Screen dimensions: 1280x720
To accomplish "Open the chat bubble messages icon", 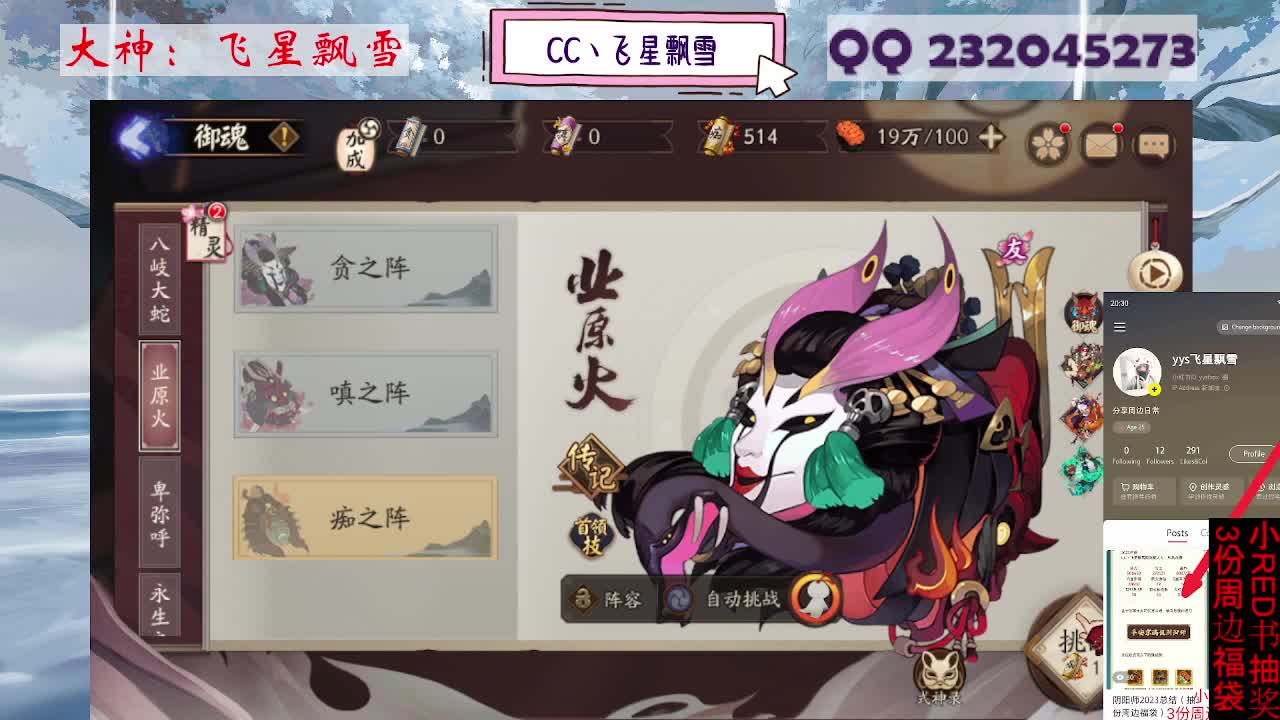I will point(1155,143).
